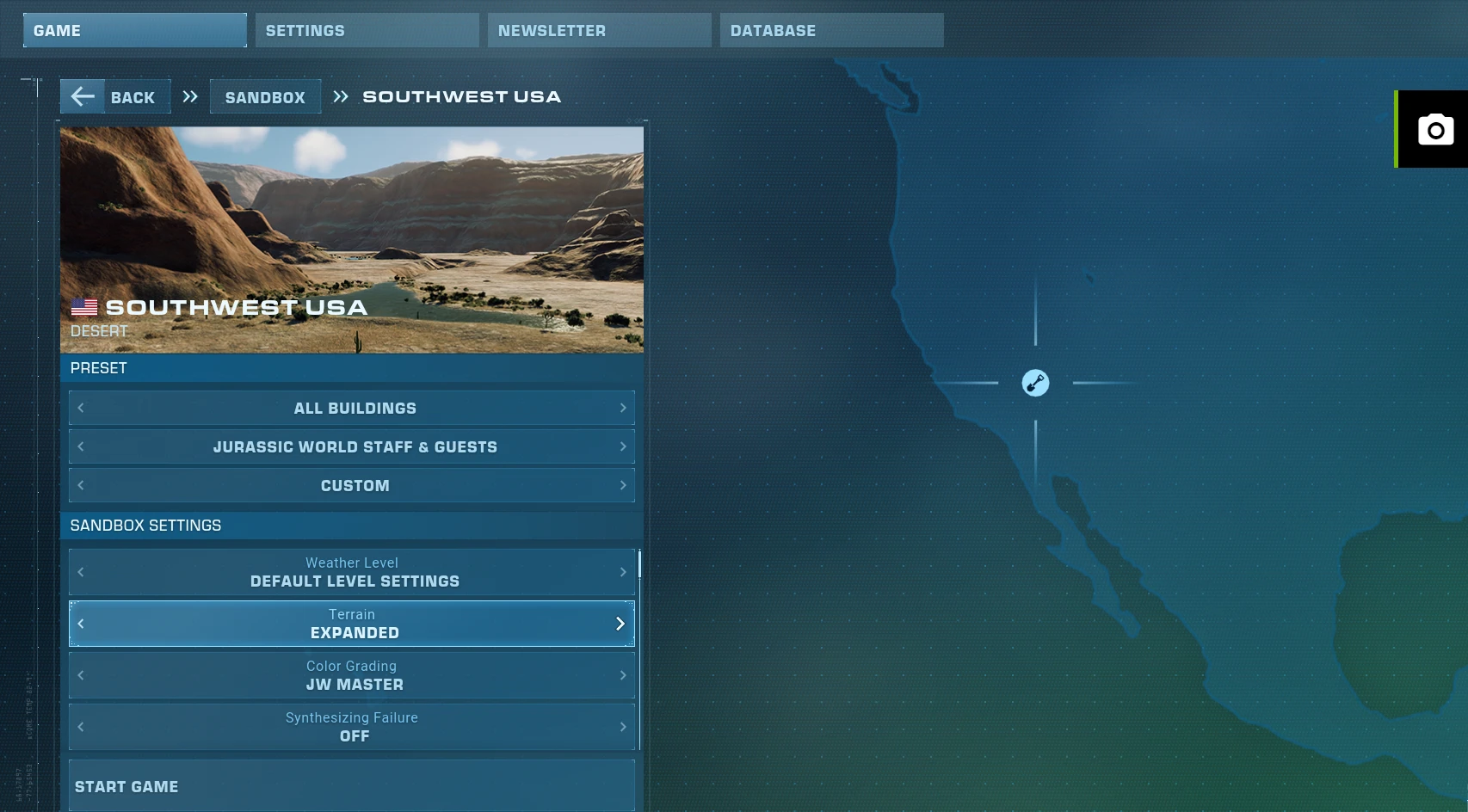Cycle Terrain forward from Expanded
Image resolution: width=1468 pixels, height=812 pixels.
click(620, 624)
